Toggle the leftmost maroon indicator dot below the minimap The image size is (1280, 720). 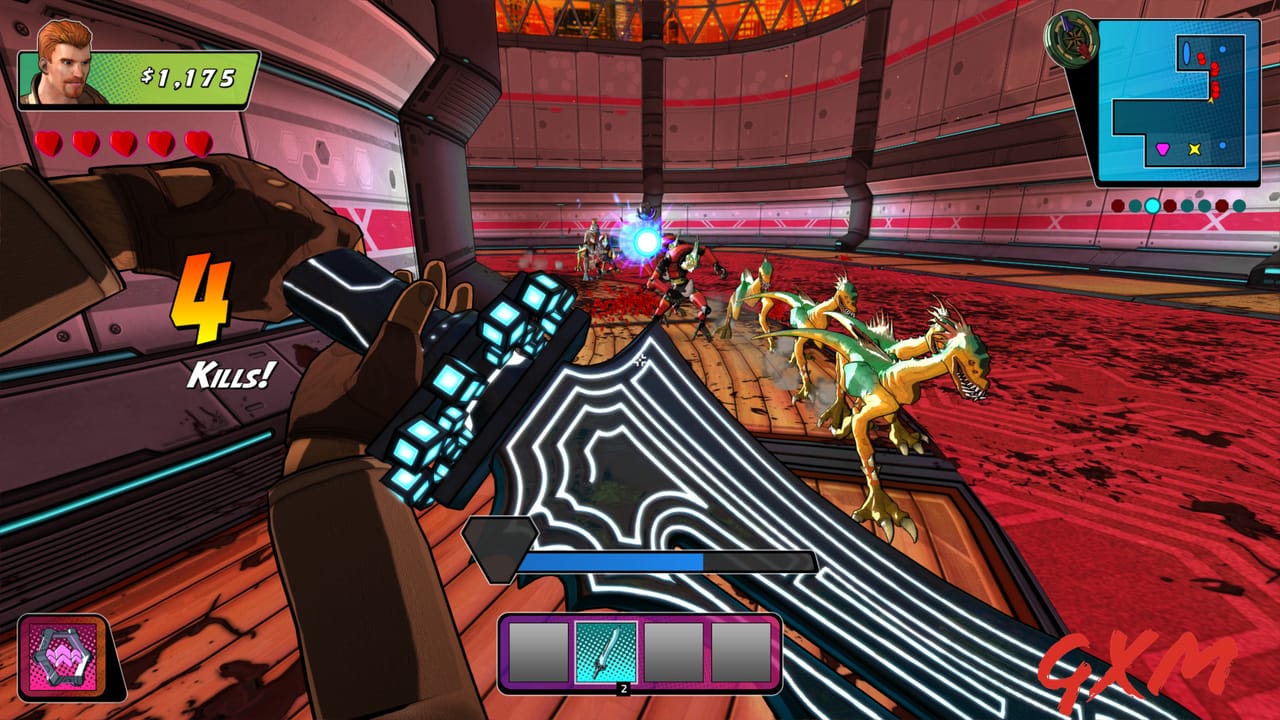pyautogui.click(x=1117, y=204)
